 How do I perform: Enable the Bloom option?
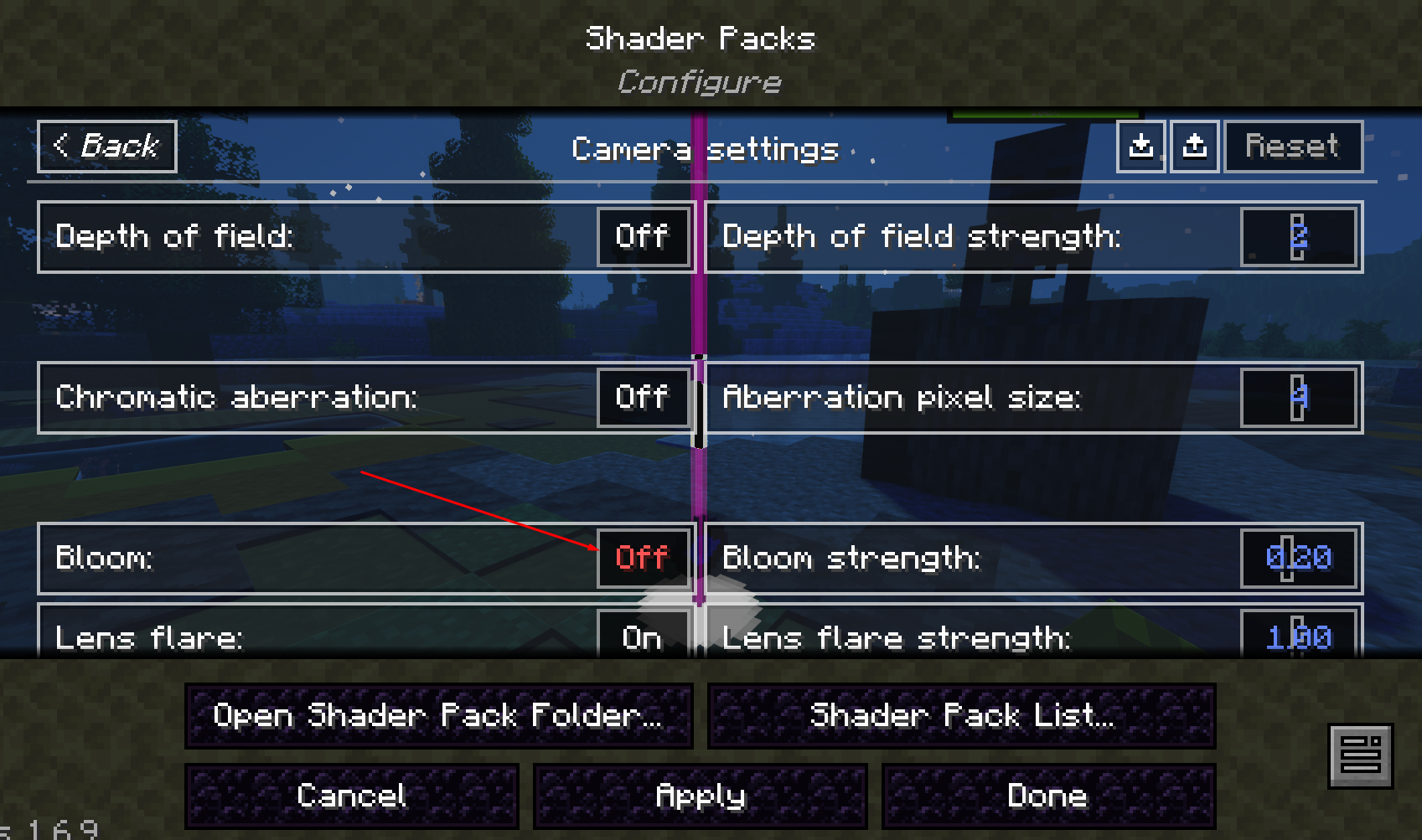(643, 558)
